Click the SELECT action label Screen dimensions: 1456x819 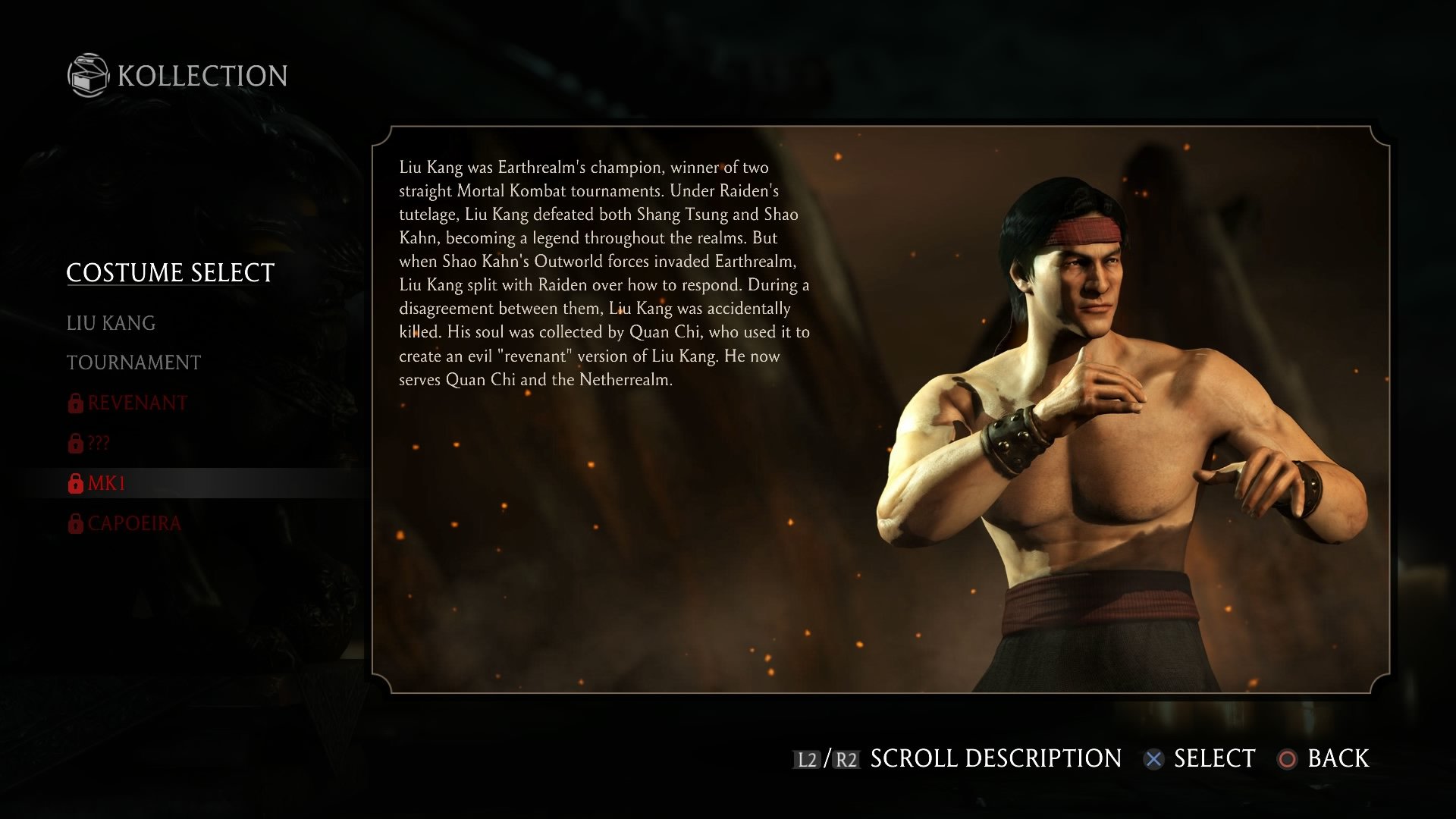[x=1213, y=758]
